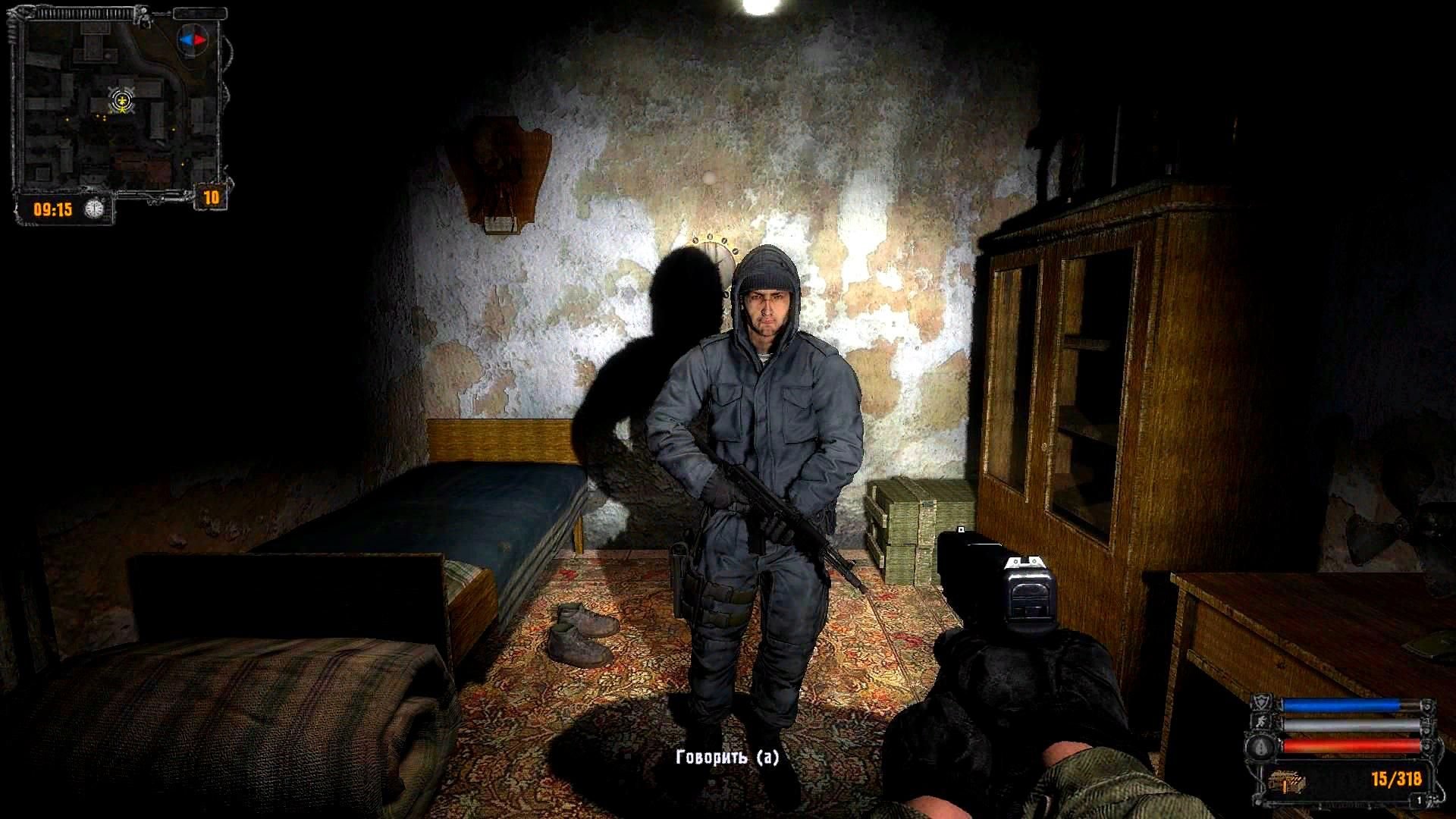Select the player position marker on minimap
Screen dimensions: 1456x819
121,100
